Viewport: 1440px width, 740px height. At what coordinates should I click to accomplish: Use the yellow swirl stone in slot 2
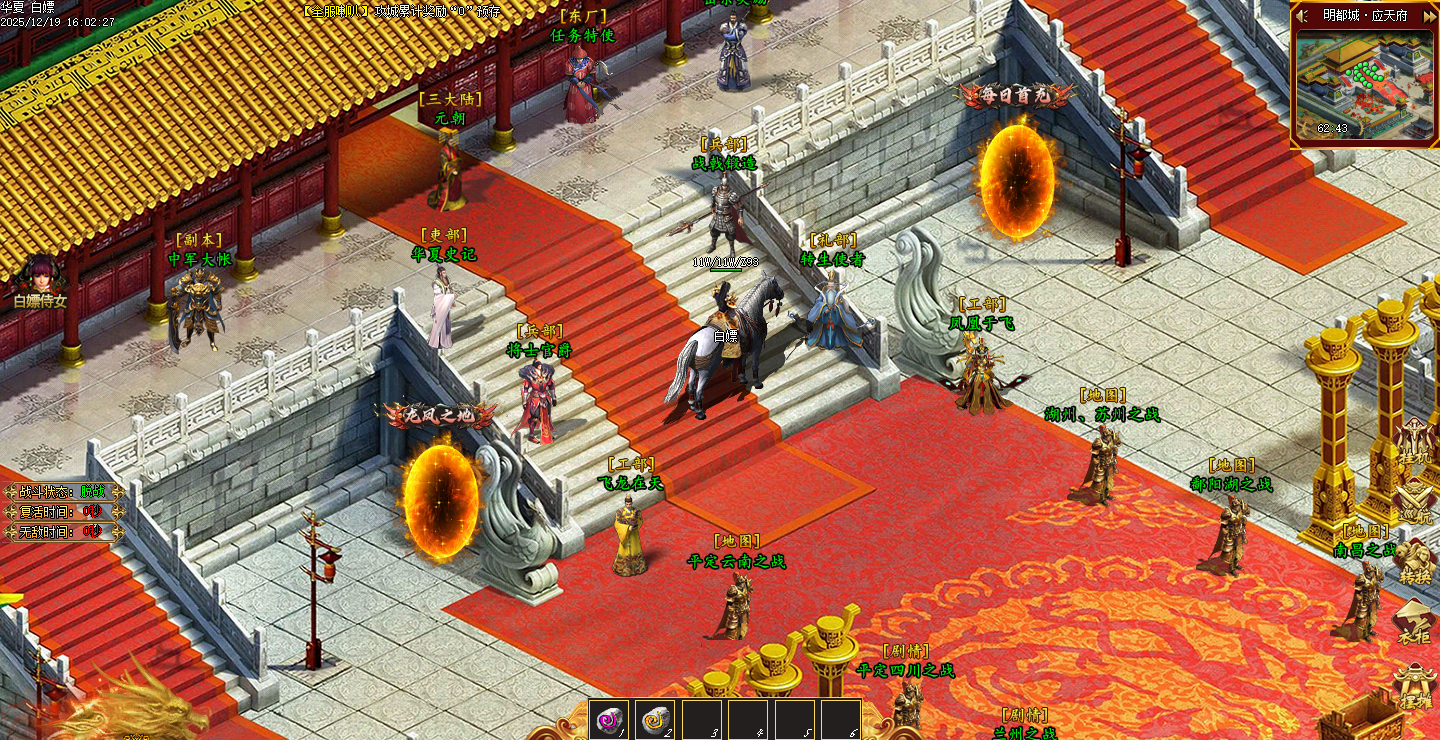(x=655, y=719)
